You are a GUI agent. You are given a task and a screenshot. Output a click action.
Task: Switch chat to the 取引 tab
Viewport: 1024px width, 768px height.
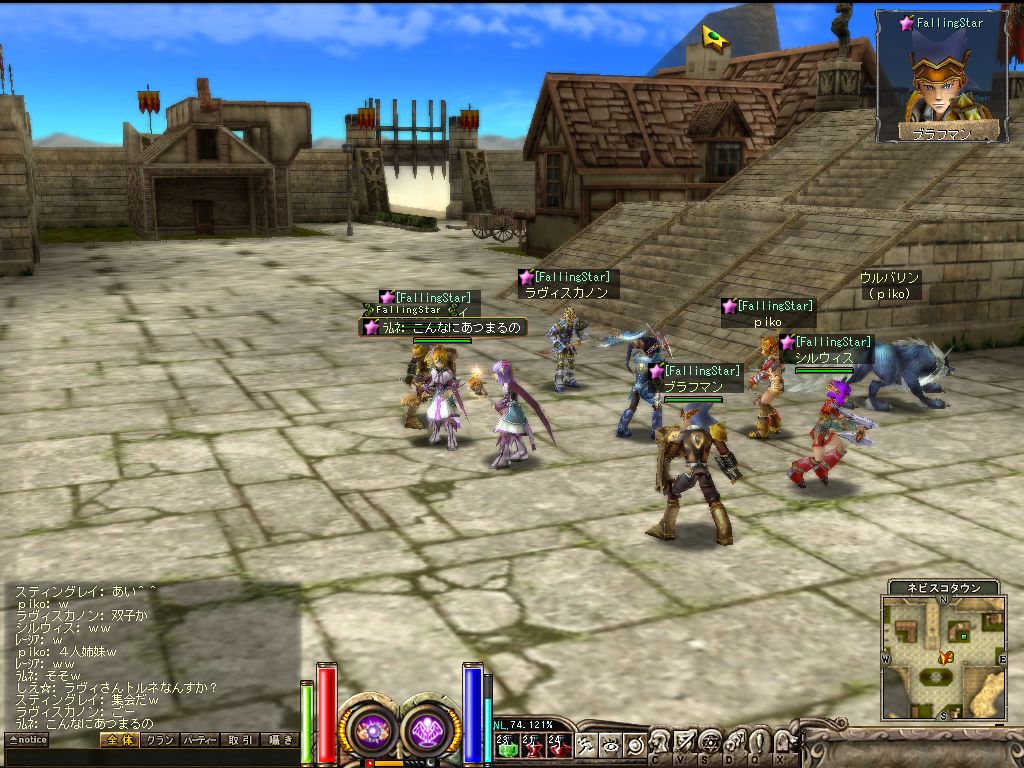[239, 740]
